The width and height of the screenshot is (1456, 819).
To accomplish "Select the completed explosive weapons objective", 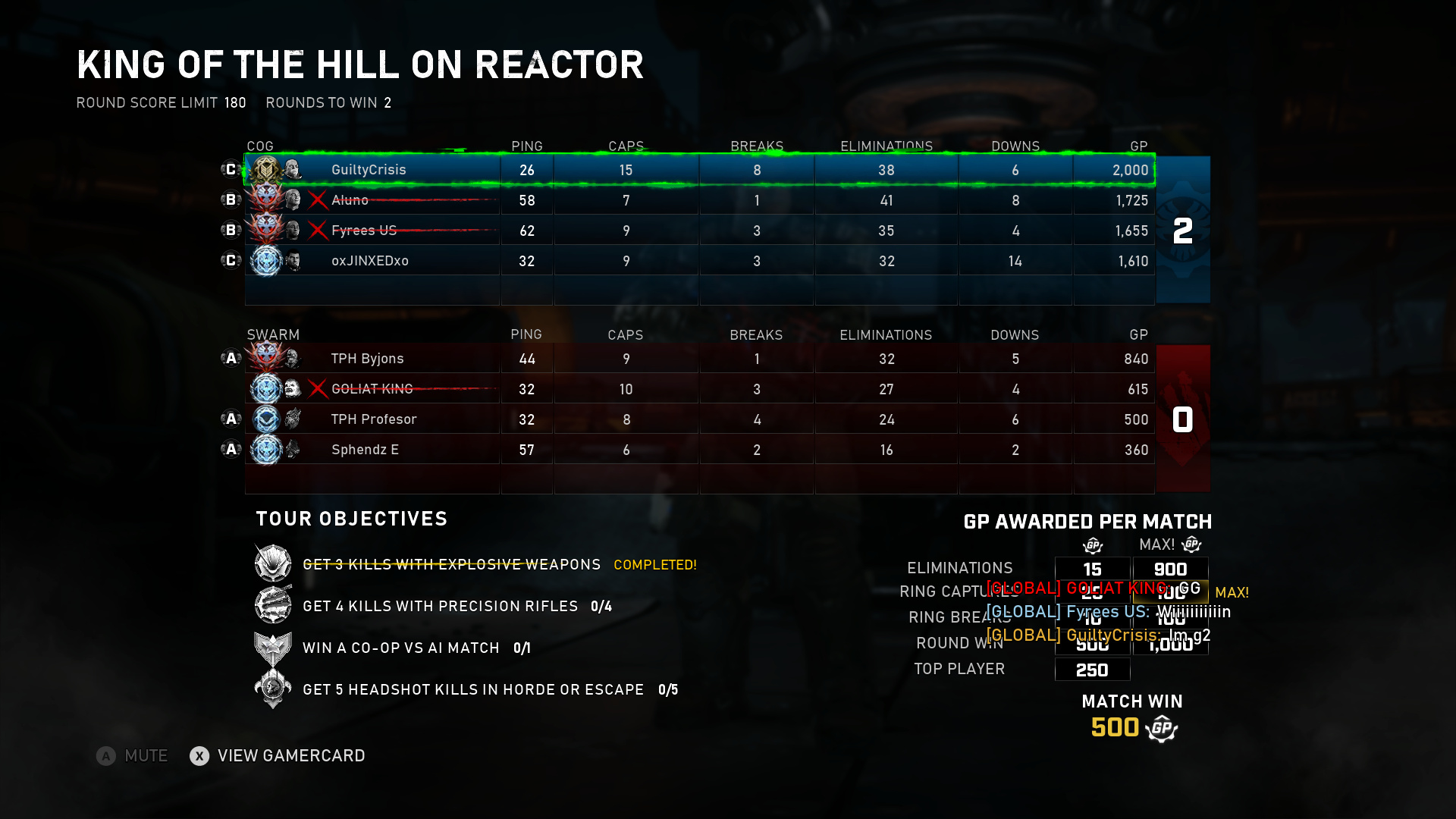I will 451,565.
